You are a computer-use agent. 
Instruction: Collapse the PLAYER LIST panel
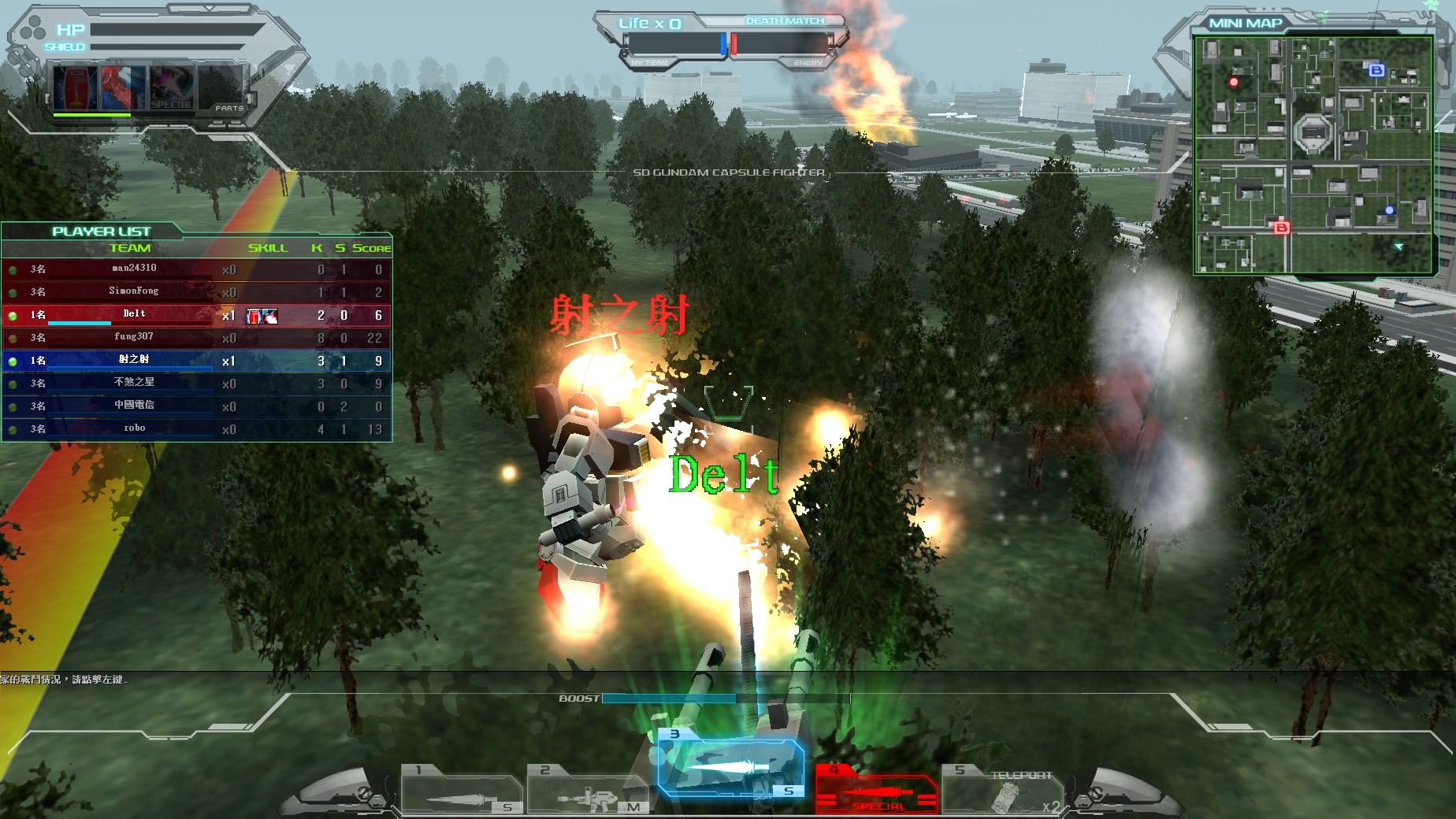pos(101,232)
